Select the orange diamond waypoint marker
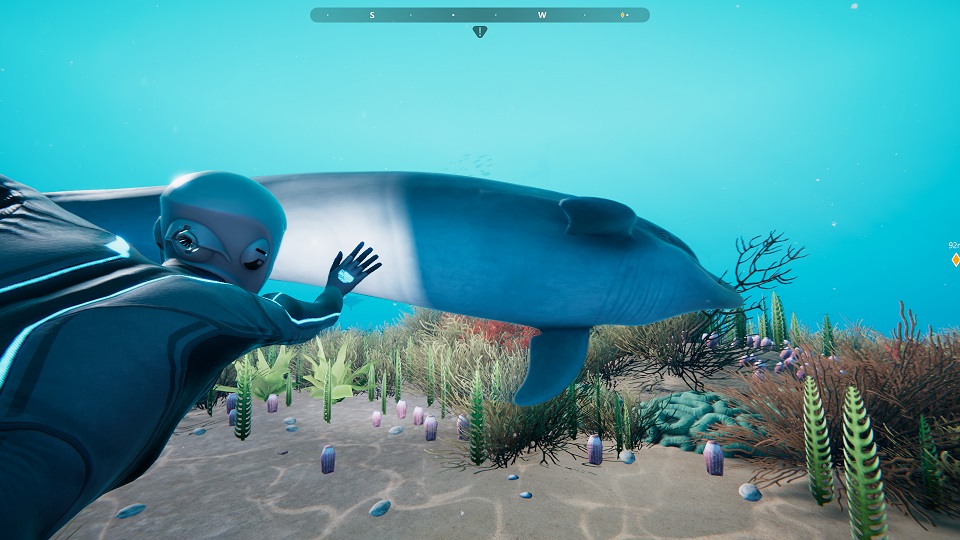 pos(955,260)
